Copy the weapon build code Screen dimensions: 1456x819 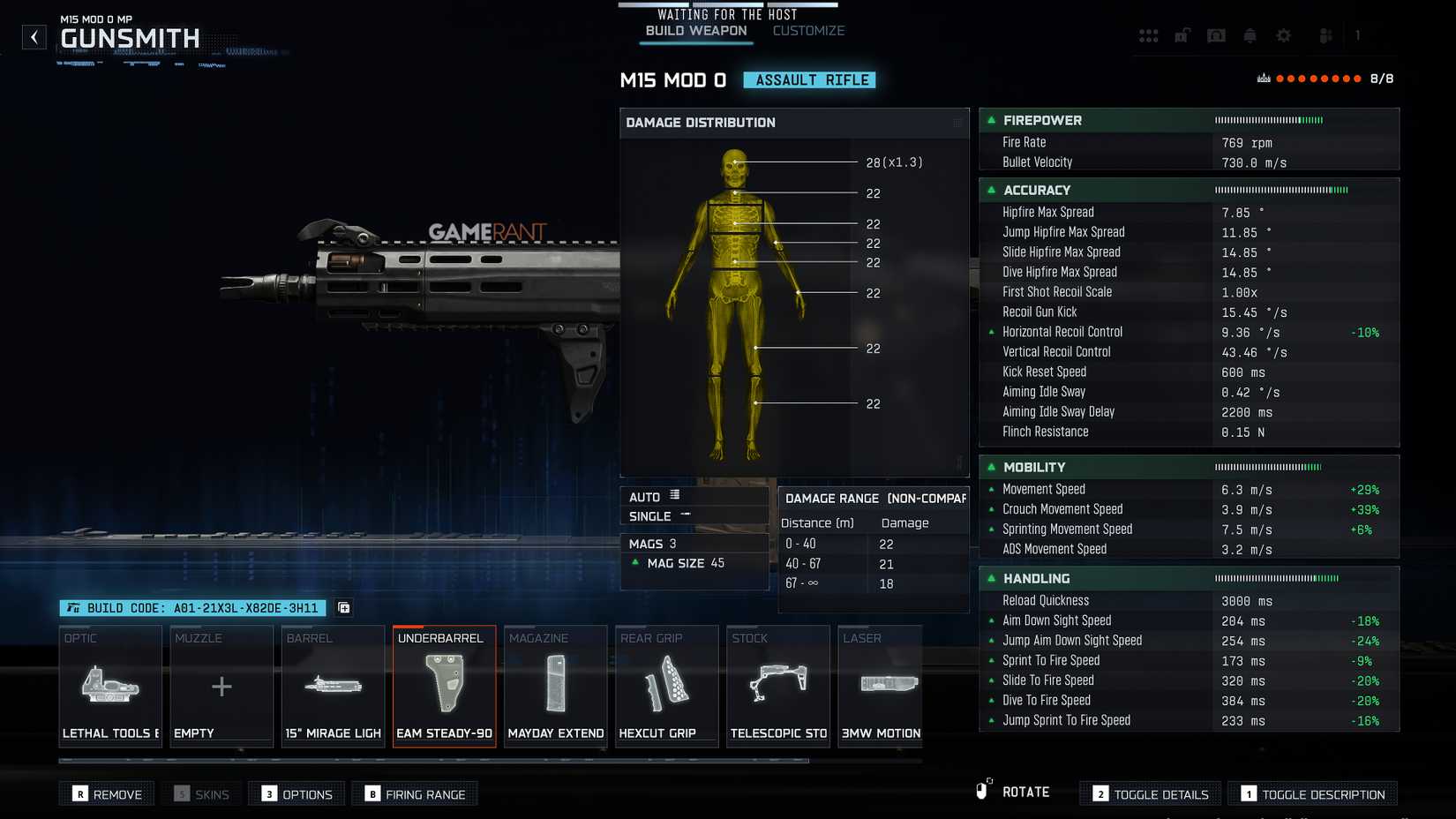pyautogui.click(x=343, y=608)
